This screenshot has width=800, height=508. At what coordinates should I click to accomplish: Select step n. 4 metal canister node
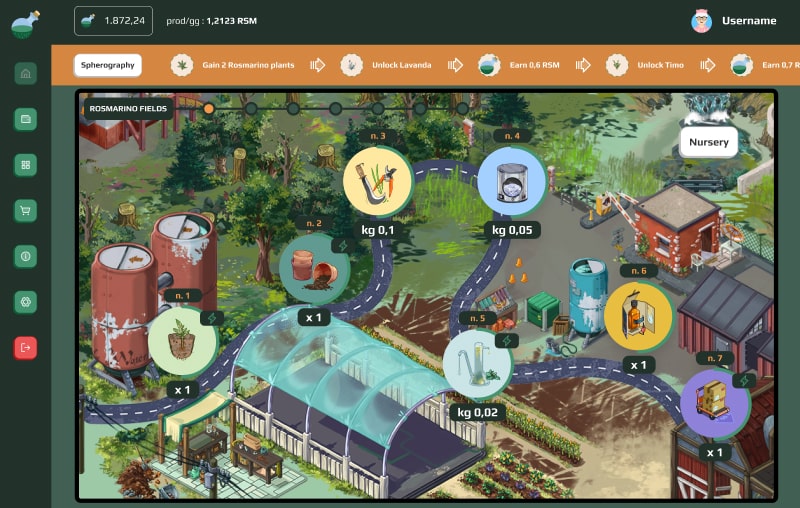pyautogui.click(x=511, y=182)
